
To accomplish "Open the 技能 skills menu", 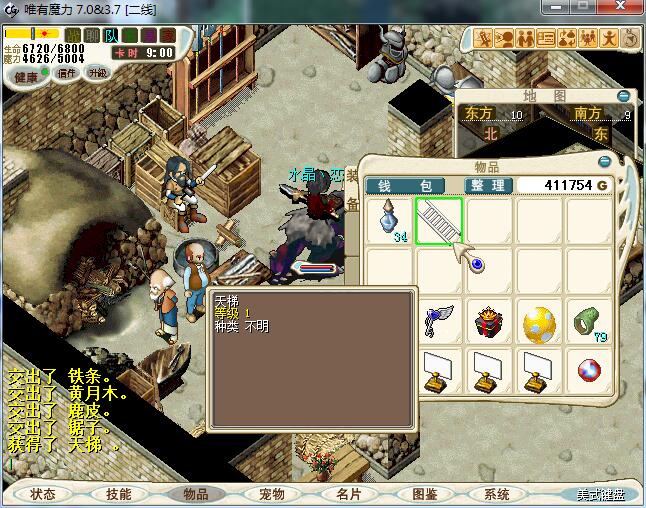I will [118, 494].
